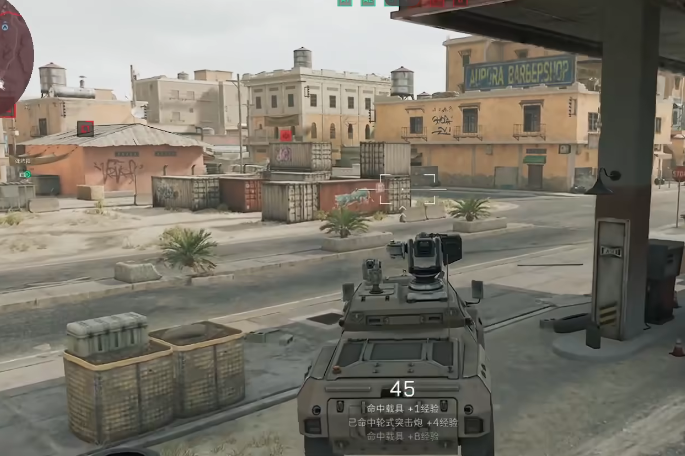This screenshot has height=456, width=685.
Task: Click the red marker over the tin-roof building
Action: [x=85, y=128]
